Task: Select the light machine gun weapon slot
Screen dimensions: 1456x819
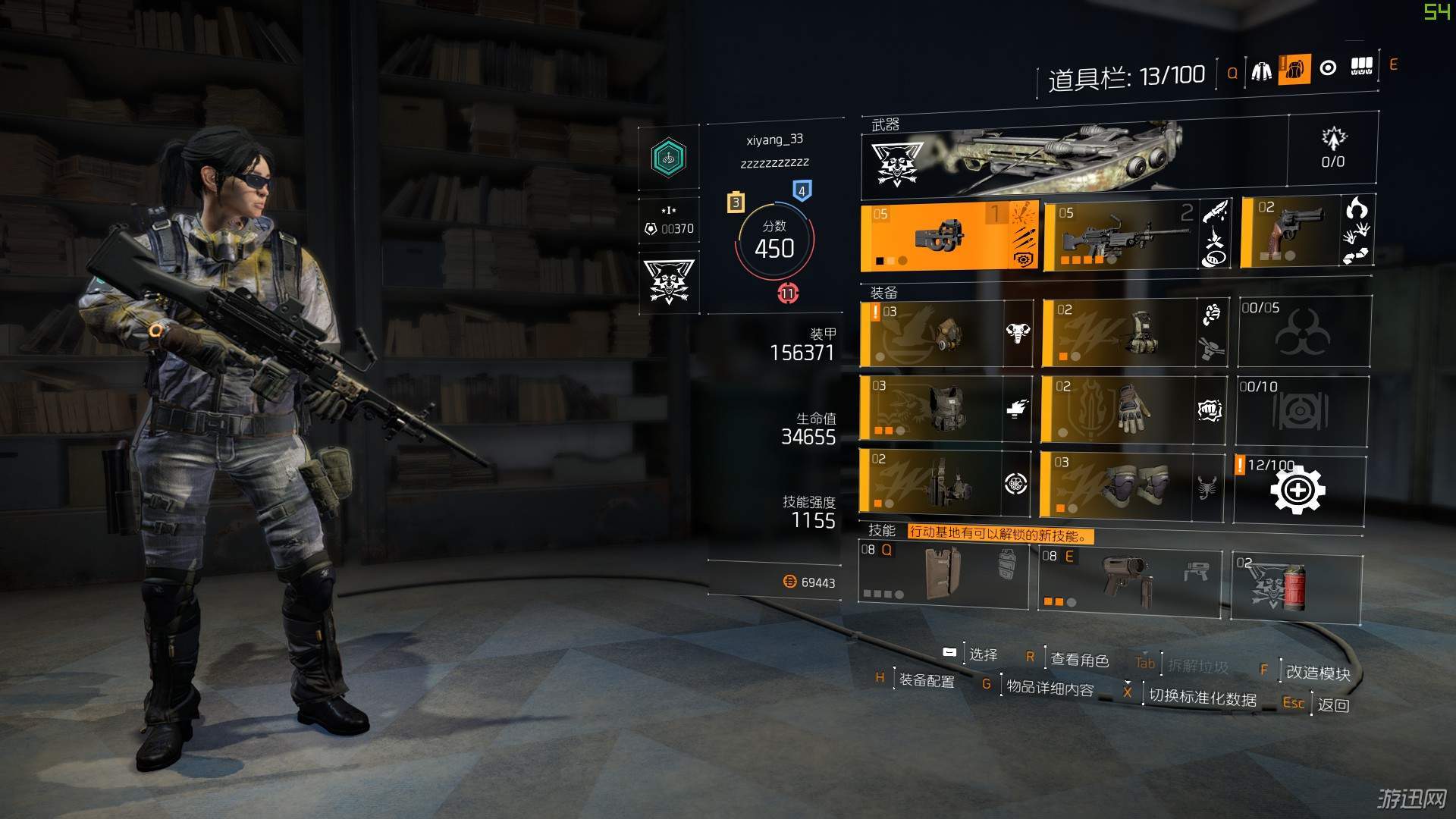Action: pyautogui.click(x=1122, y=235)
